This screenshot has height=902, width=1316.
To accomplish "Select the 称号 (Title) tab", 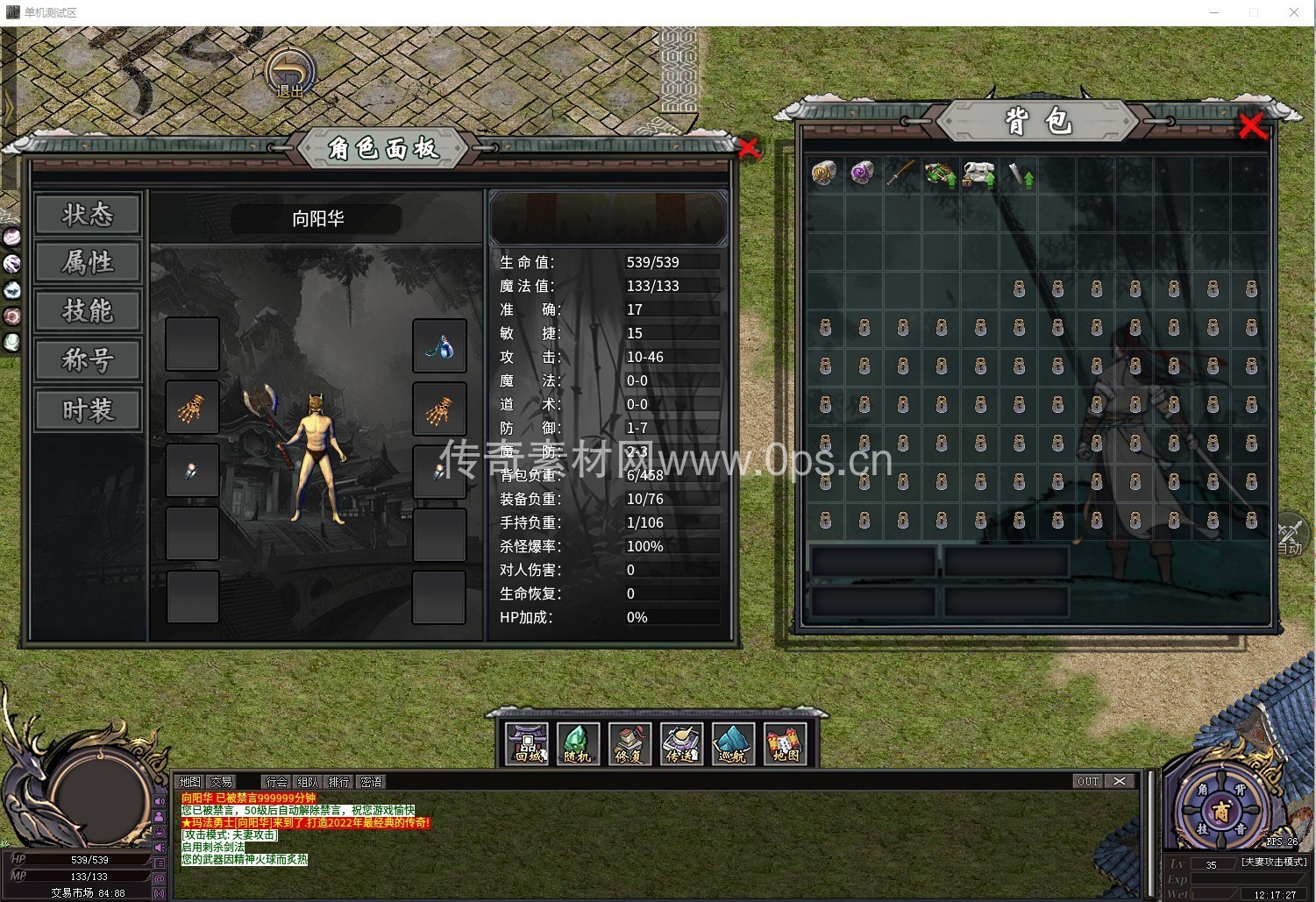I will (88, 360).
